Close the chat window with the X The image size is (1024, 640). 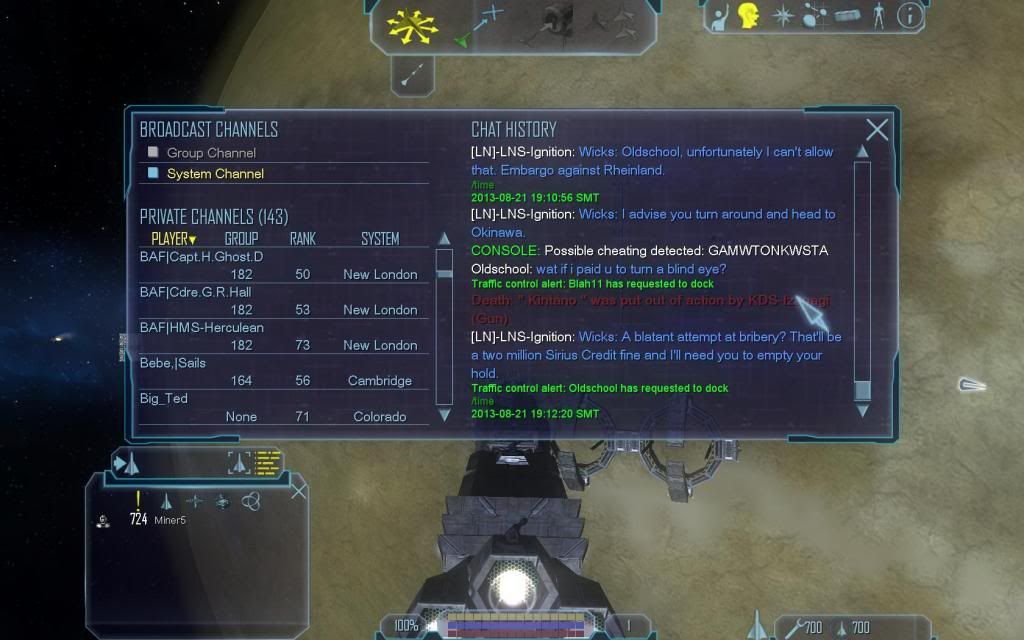[x=877, y=130]
